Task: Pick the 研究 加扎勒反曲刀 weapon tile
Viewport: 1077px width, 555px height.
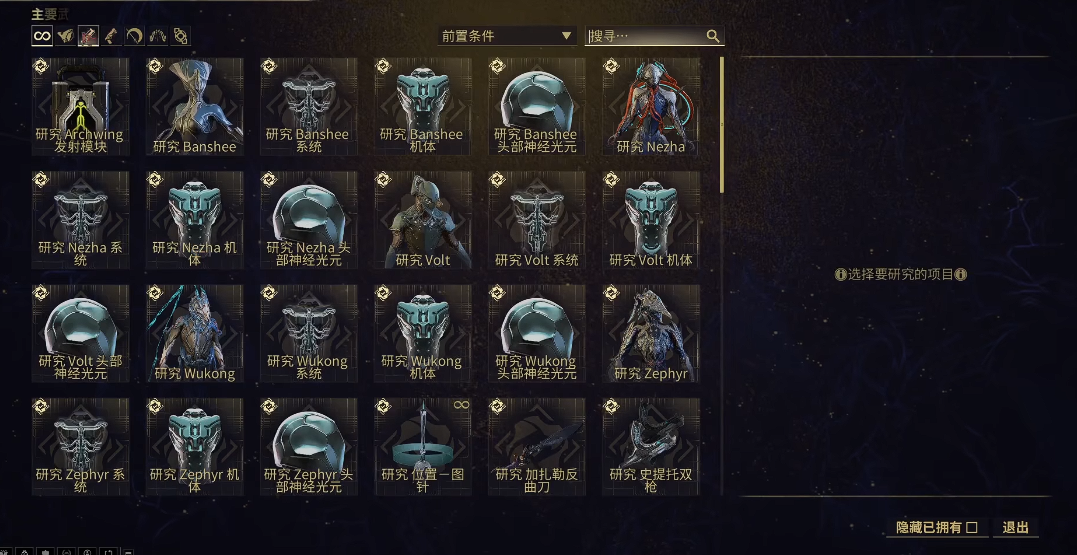Action: point(537,447)
